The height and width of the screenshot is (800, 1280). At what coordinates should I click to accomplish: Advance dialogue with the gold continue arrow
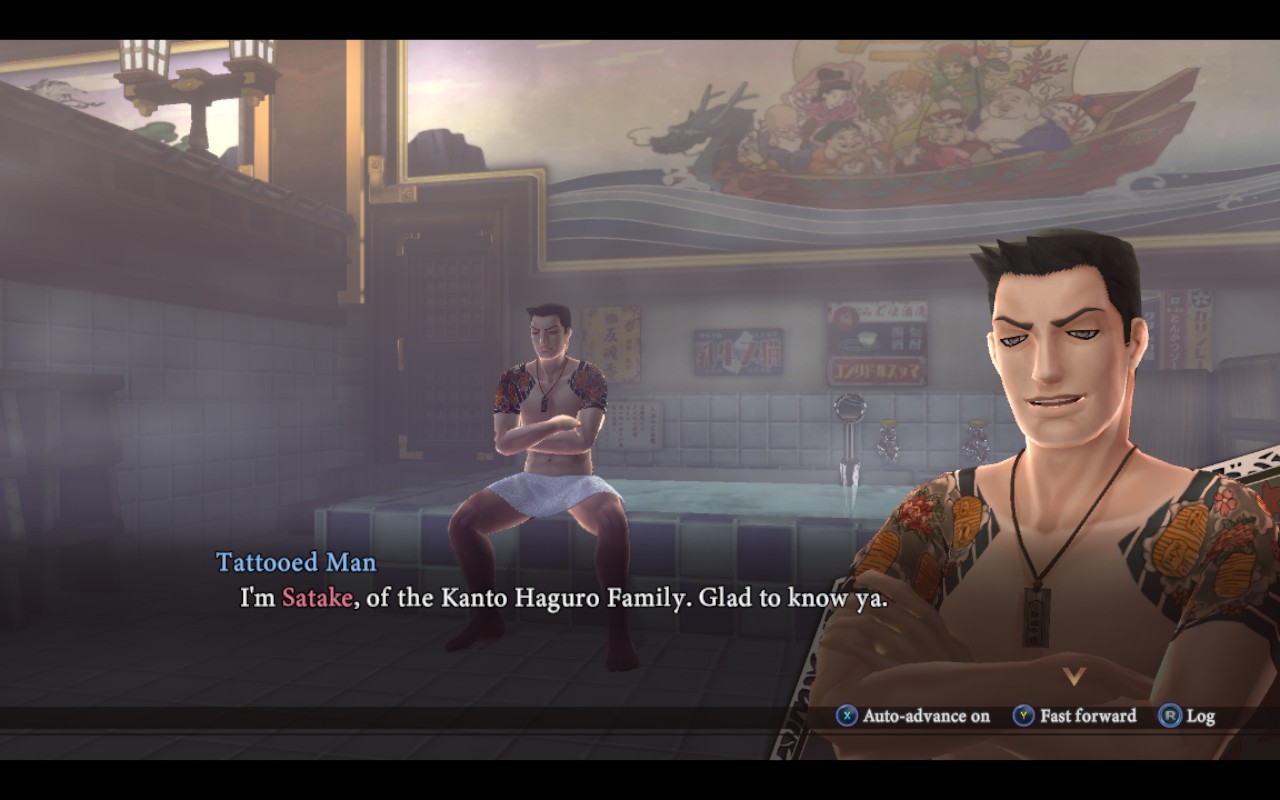click(x=1074, y=677)
